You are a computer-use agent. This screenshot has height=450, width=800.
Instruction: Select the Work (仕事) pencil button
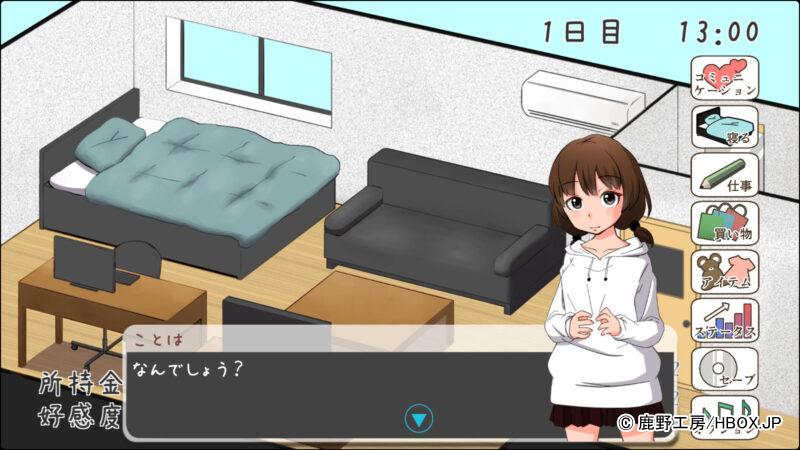725,174
